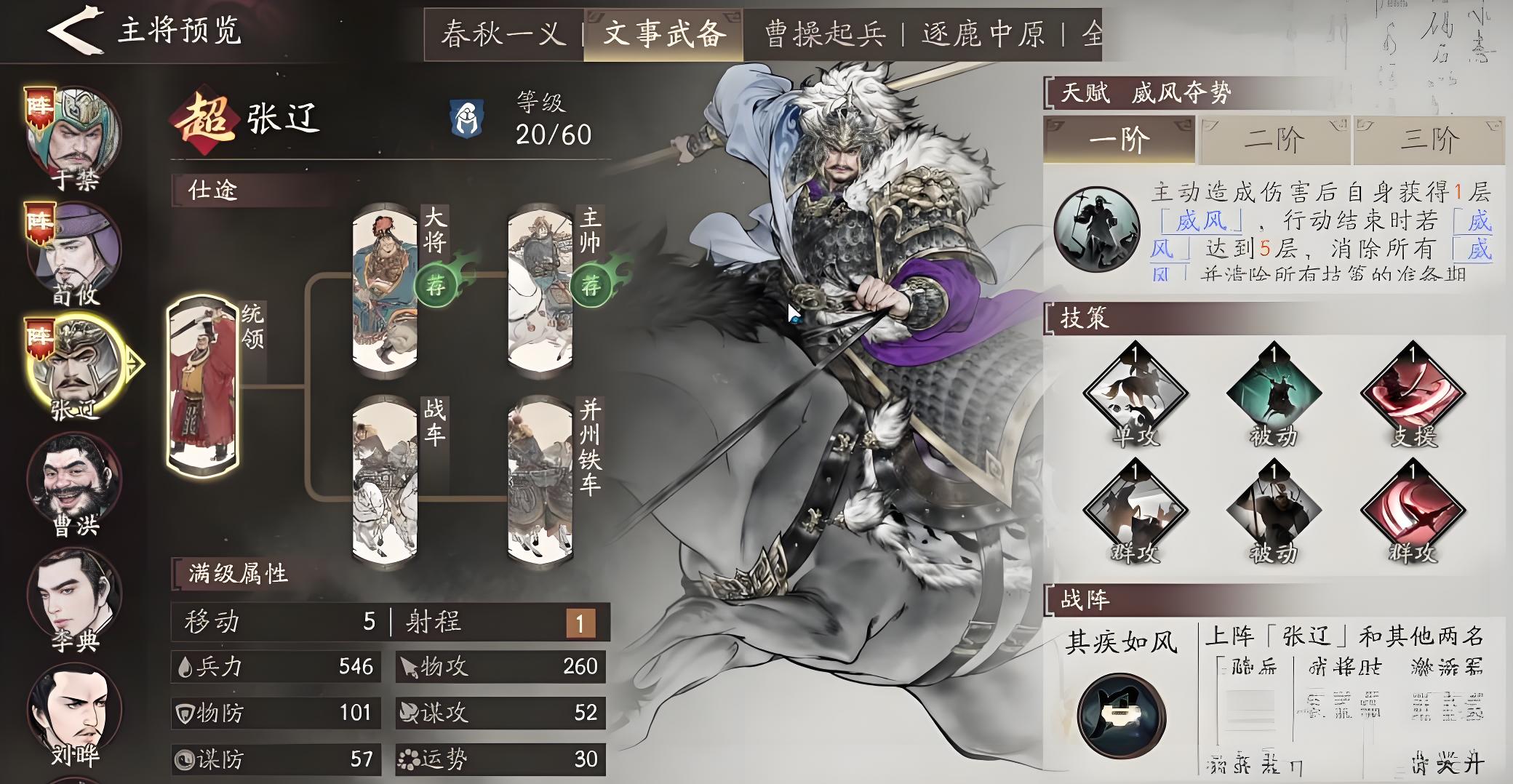Image resolution: width=1513 pixels, height=784 pixels.
Task: Select the 统领 career card
Action: 203,385
